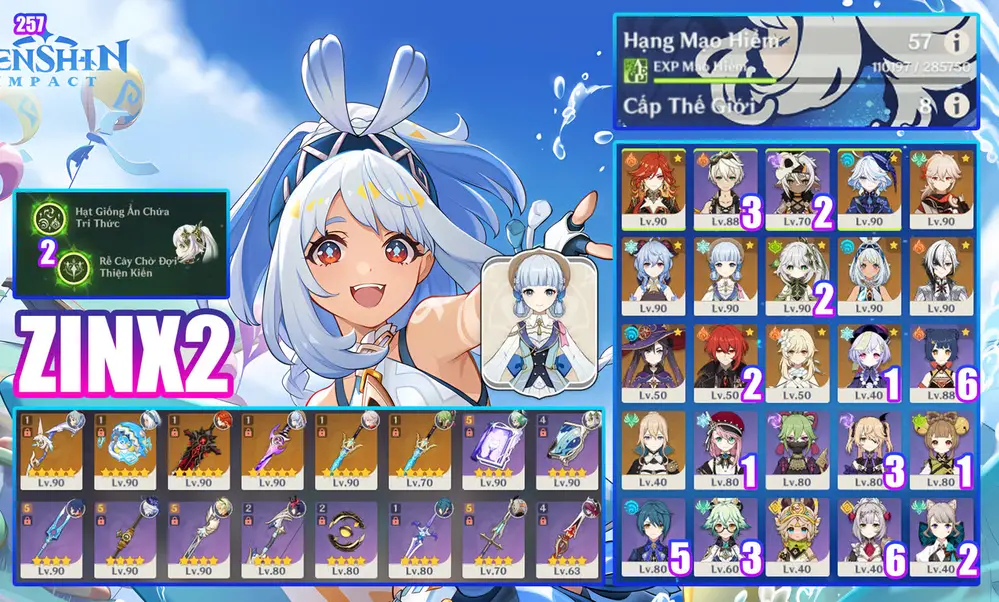Click the info icon beside Cấp Thế Giới
This screenshot has width=999, height=602.
coord(958,104)
